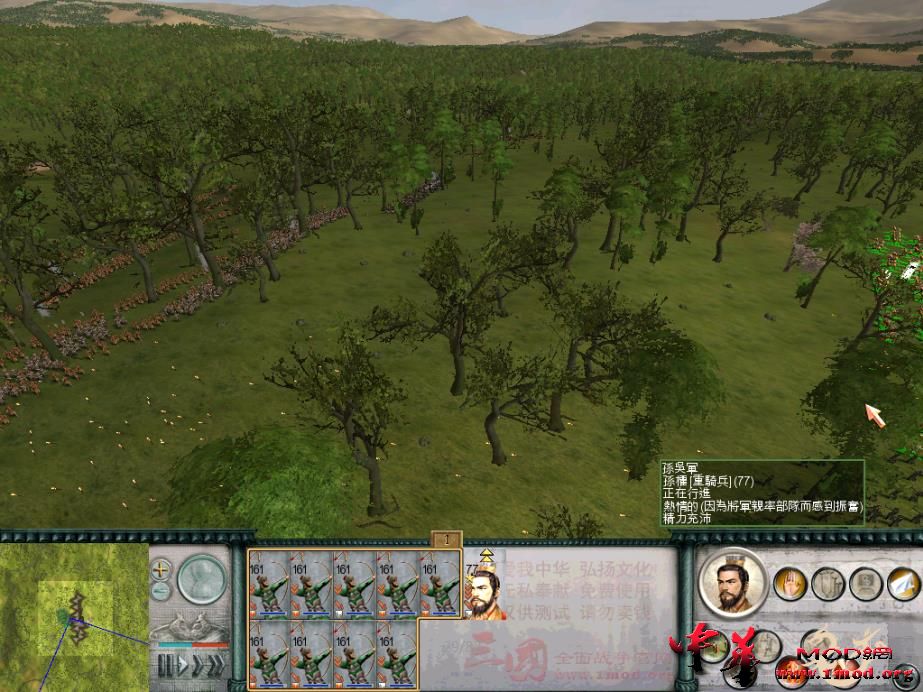The image size is (923, 692).
Task: Zoom in the minimap with the plus button
Action: [x=161, y=570]
